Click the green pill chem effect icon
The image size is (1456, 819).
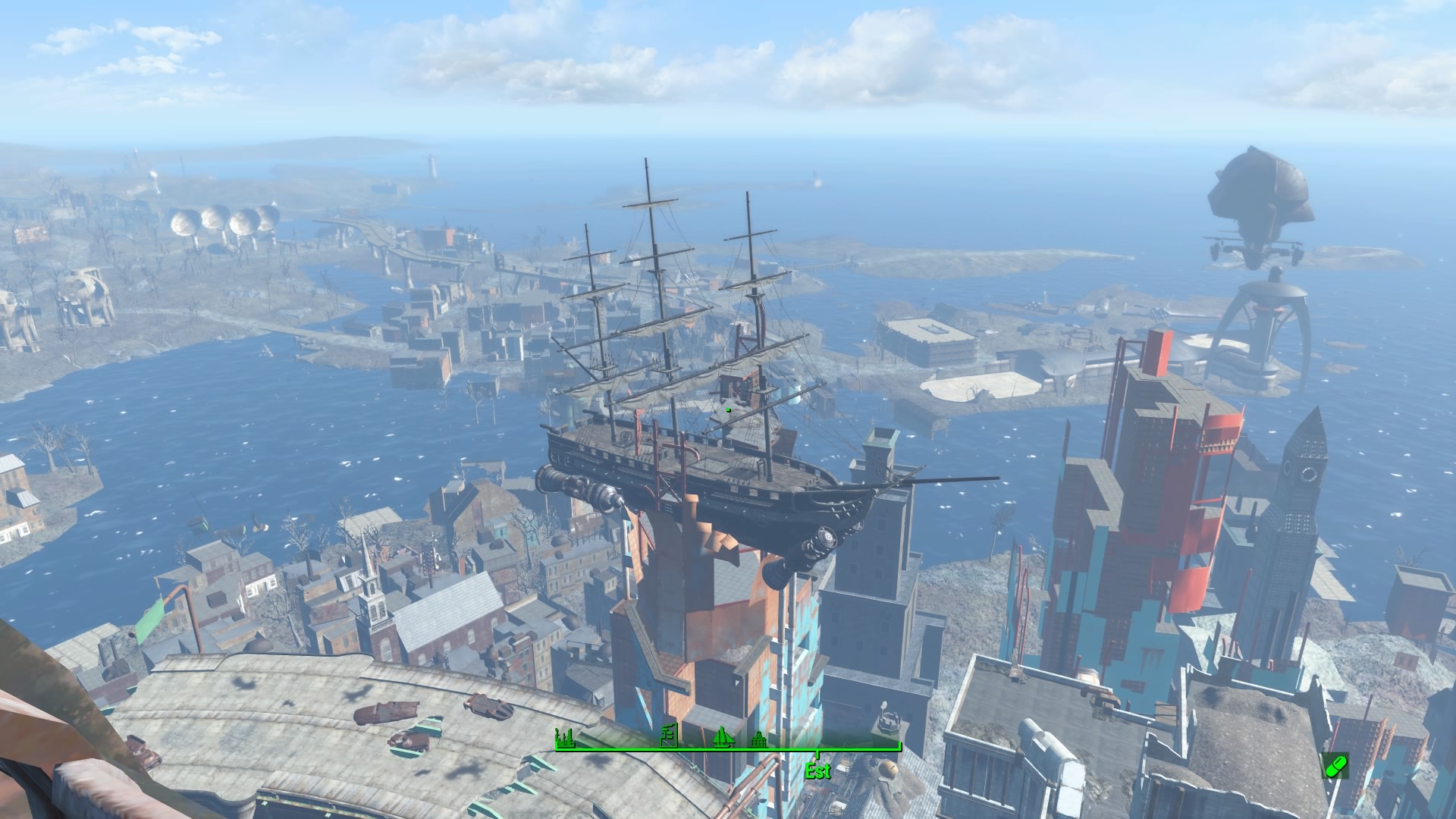click(x=1335, y=765)
